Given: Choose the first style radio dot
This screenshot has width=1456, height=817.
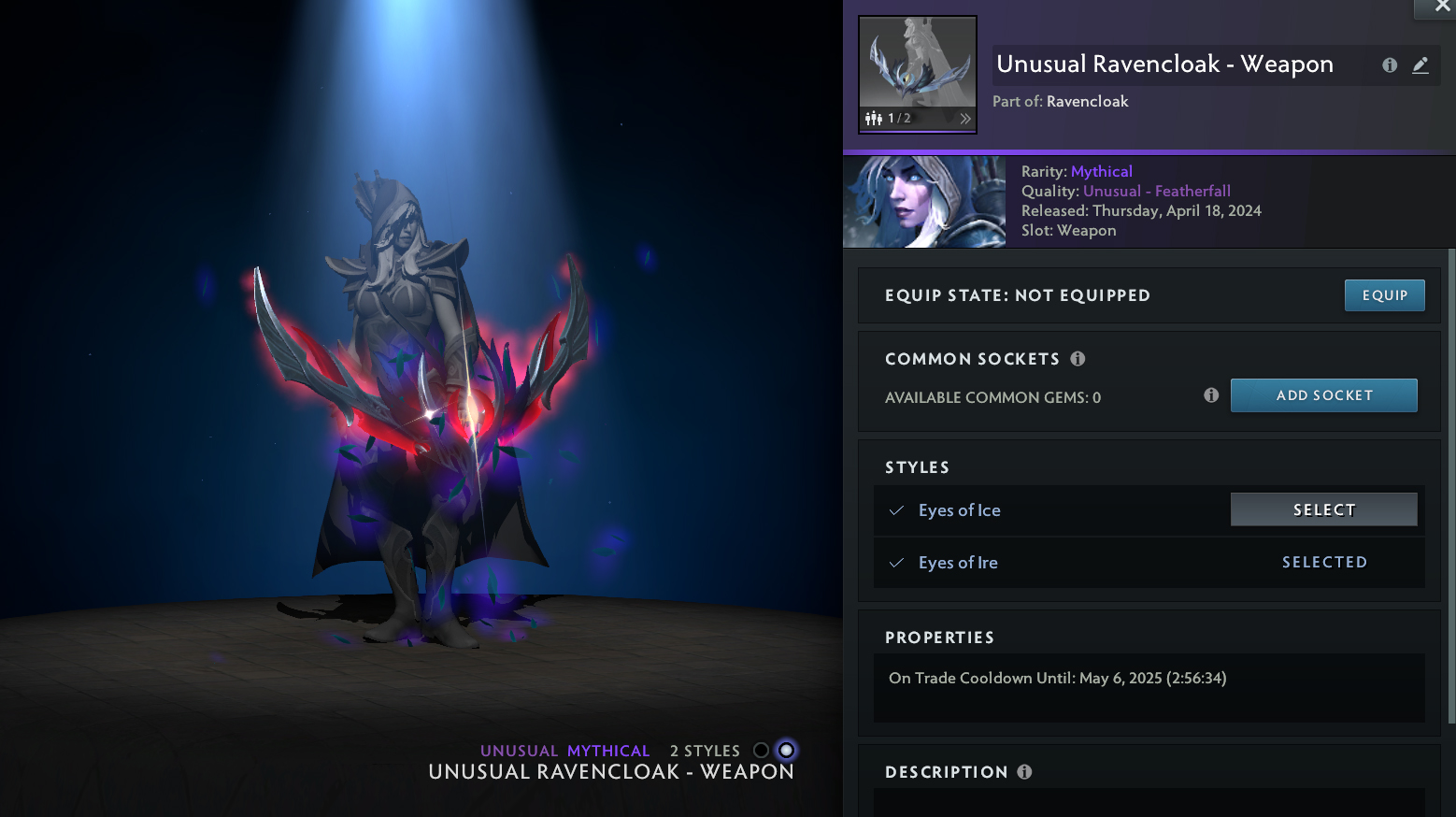Looking at the screenshot, I should pos(761,751).
